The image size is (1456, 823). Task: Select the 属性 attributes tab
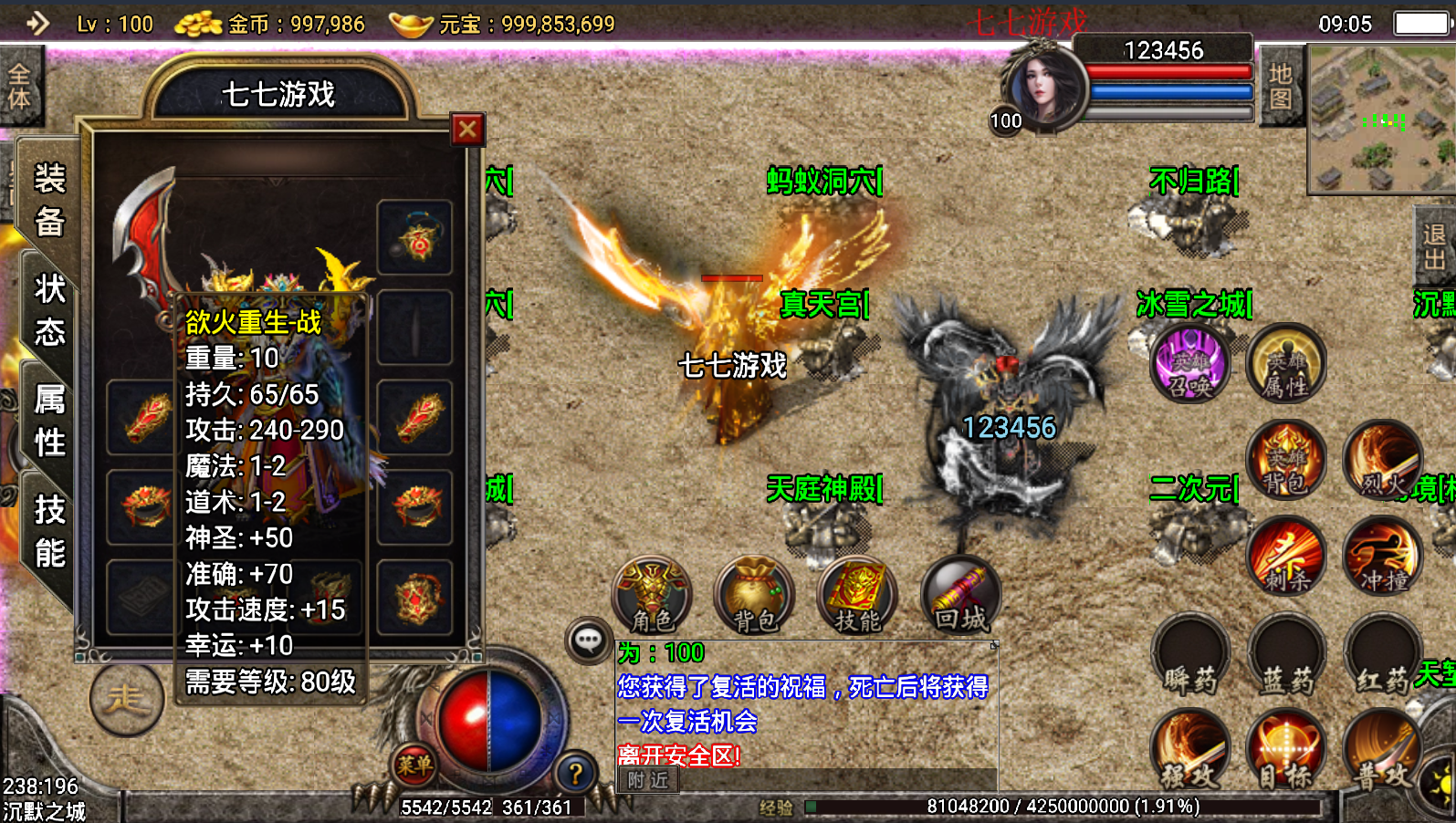point(49,421)
